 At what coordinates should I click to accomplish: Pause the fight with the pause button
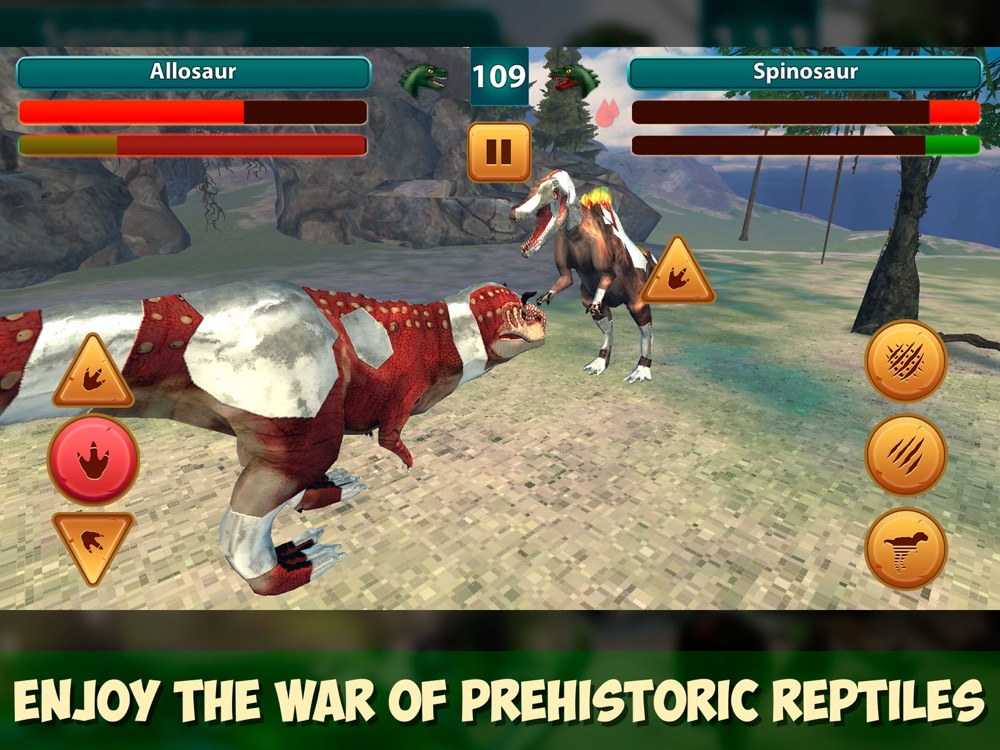pyautogui.click(x=499, y=152)
